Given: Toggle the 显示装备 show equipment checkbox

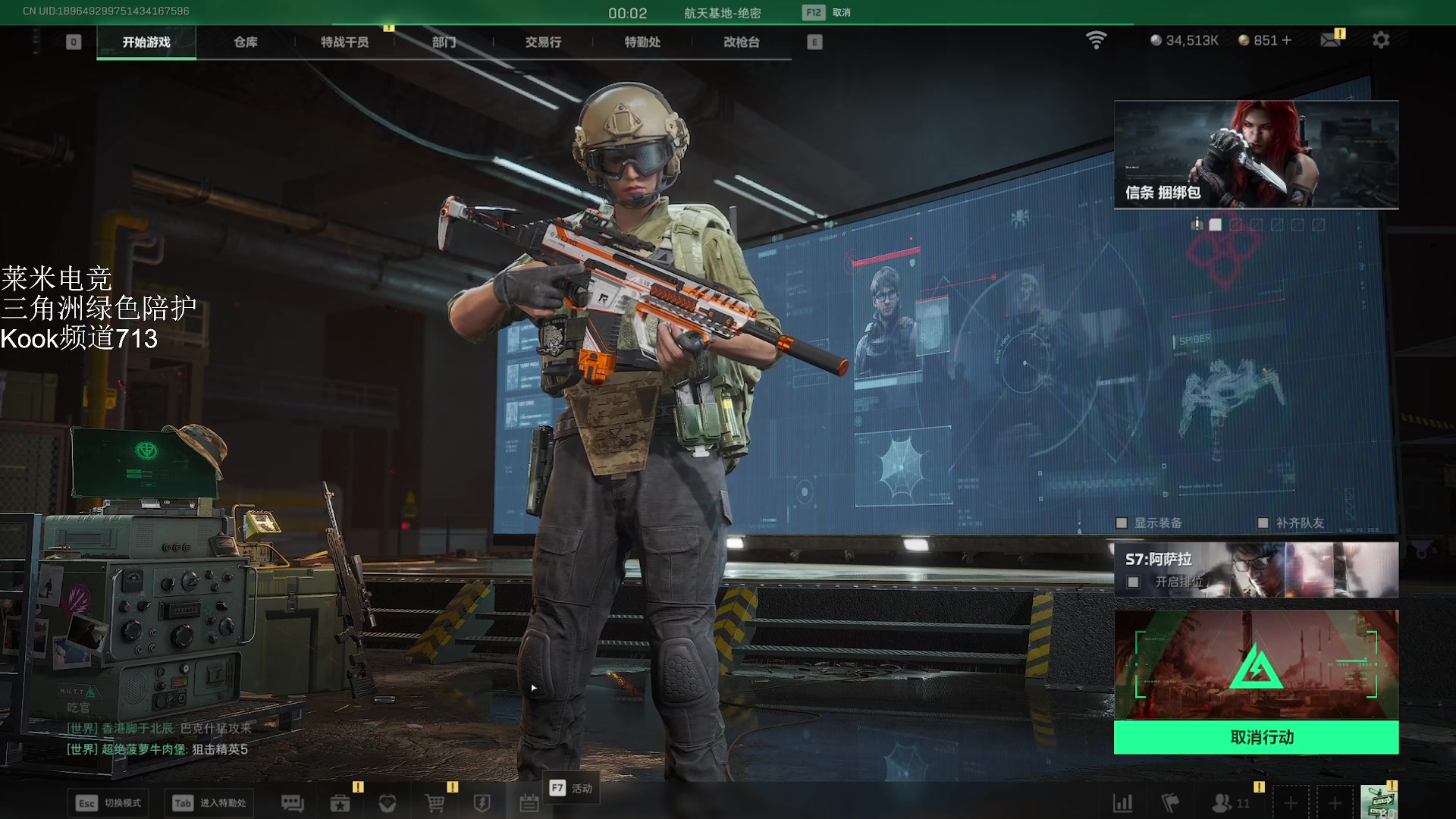Looking at the screenshot, I should (1122, 522).
